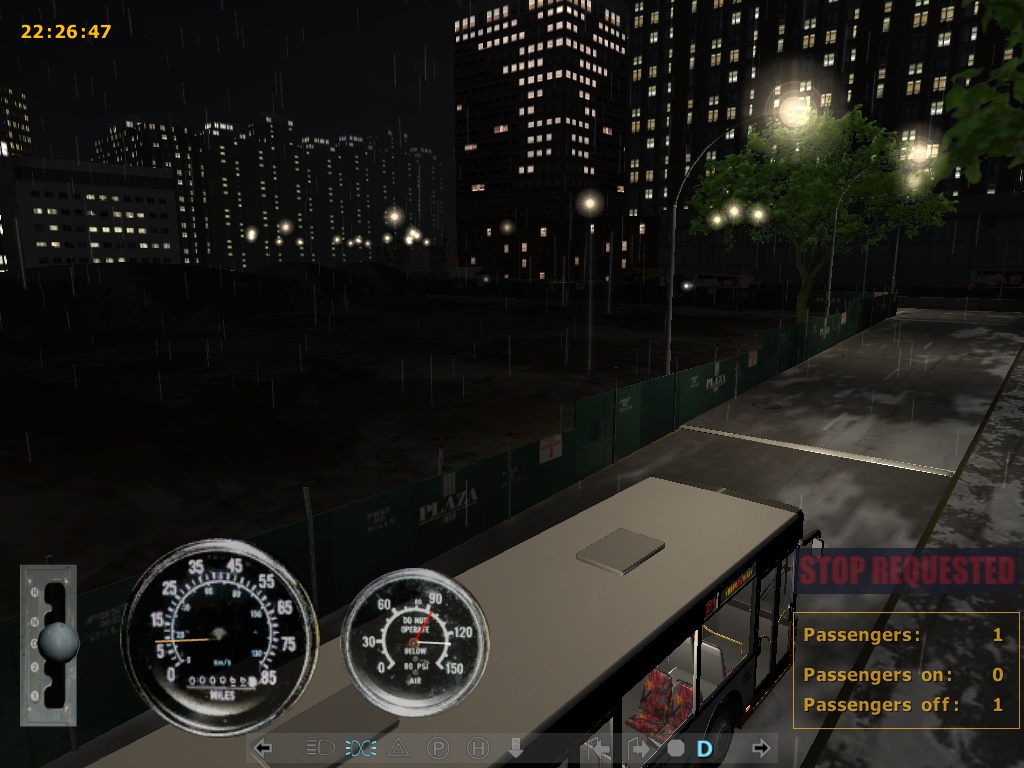The height and width of the screenshot is (768, 1024).
Task: Click the right turn signal arrow
Action: coord(761,747)
